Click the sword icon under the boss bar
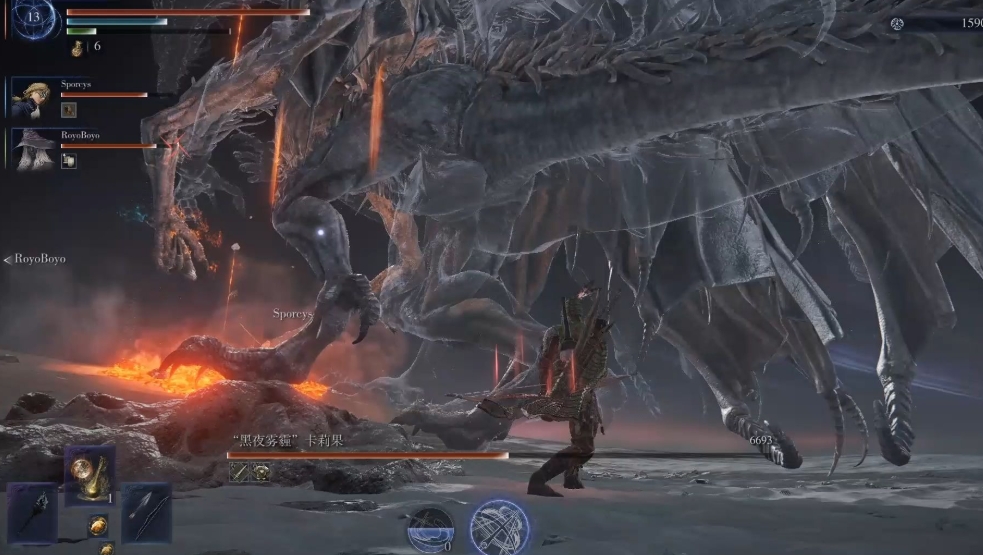This screenshot has width=983, height=555. pos(238,473)
